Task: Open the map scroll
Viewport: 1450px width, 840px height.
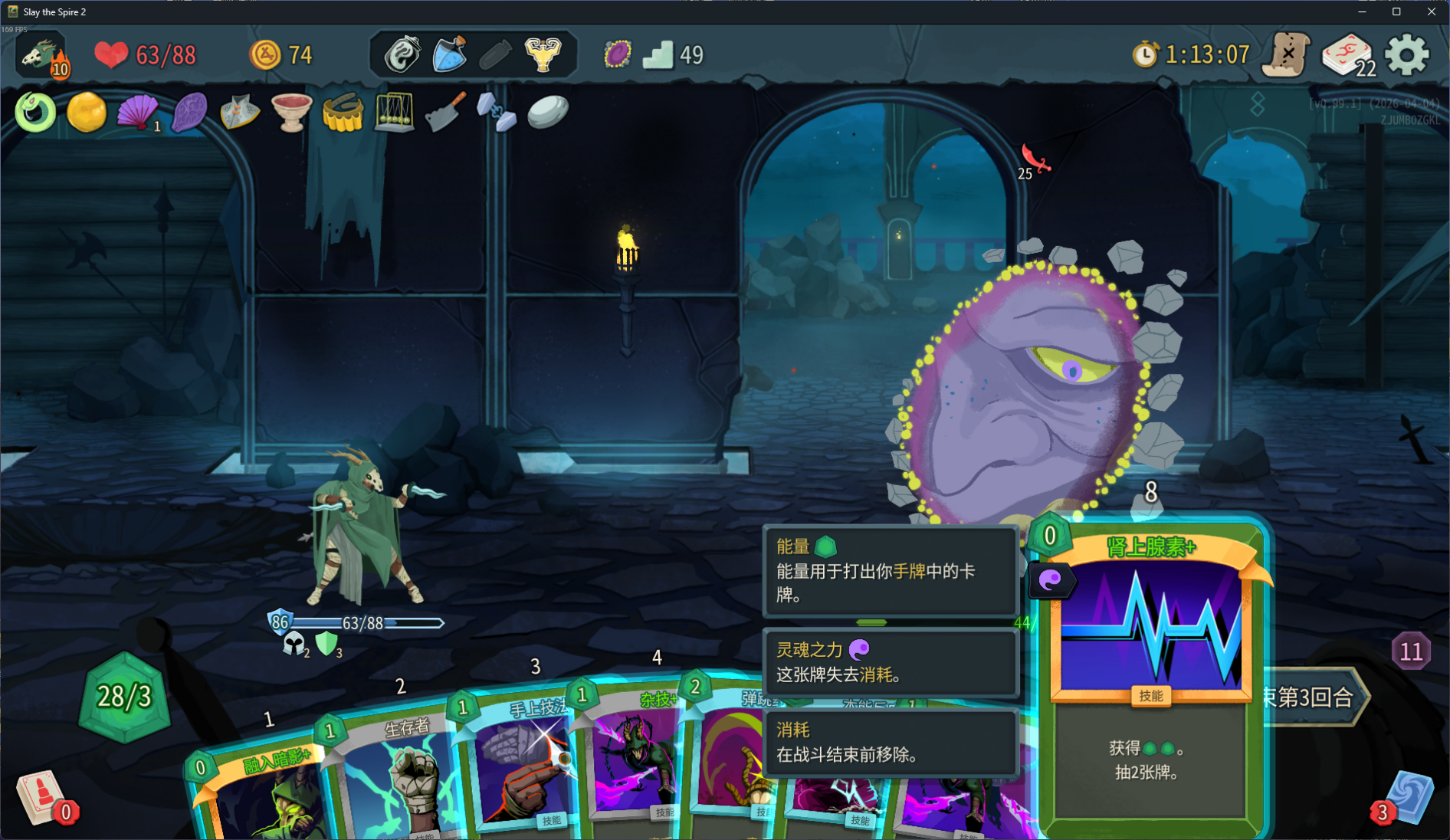Action: [1288, 55]
